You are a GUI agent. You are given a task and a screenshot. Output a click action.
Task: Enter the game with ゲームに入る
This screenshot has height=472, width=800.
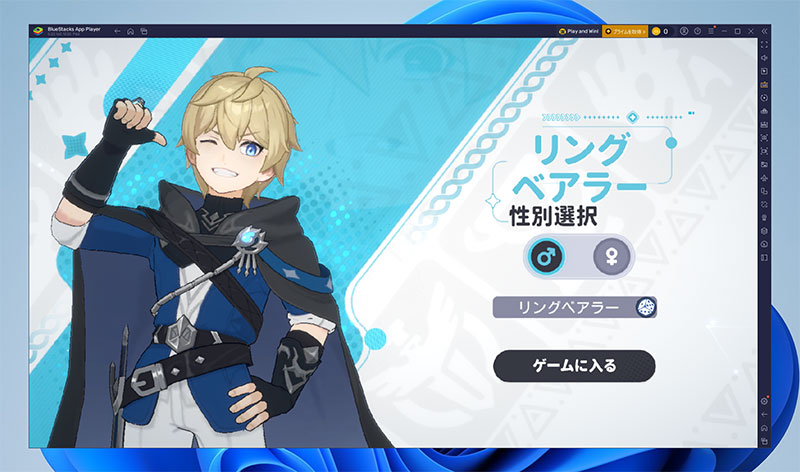click(x=574, y=365)
